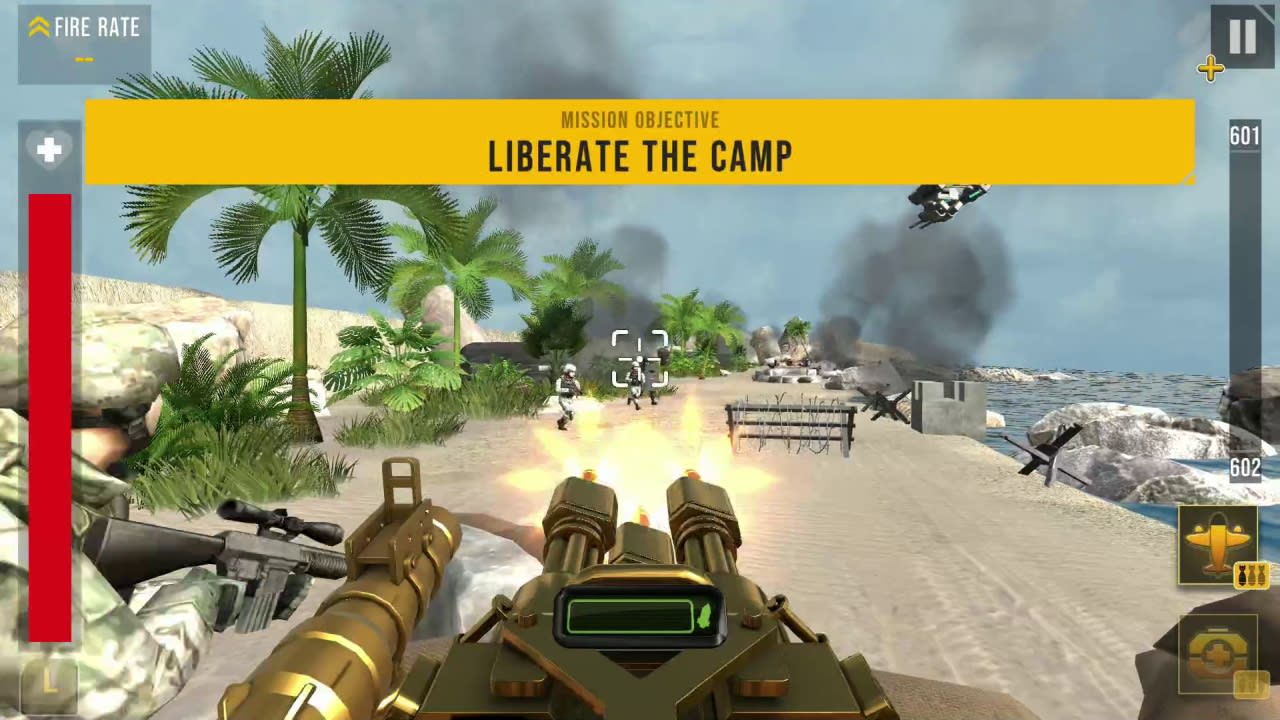Tap the bombs icon inside the airstrike panel
This screenshot has height=720, width=1280.
click(1250, 573)
